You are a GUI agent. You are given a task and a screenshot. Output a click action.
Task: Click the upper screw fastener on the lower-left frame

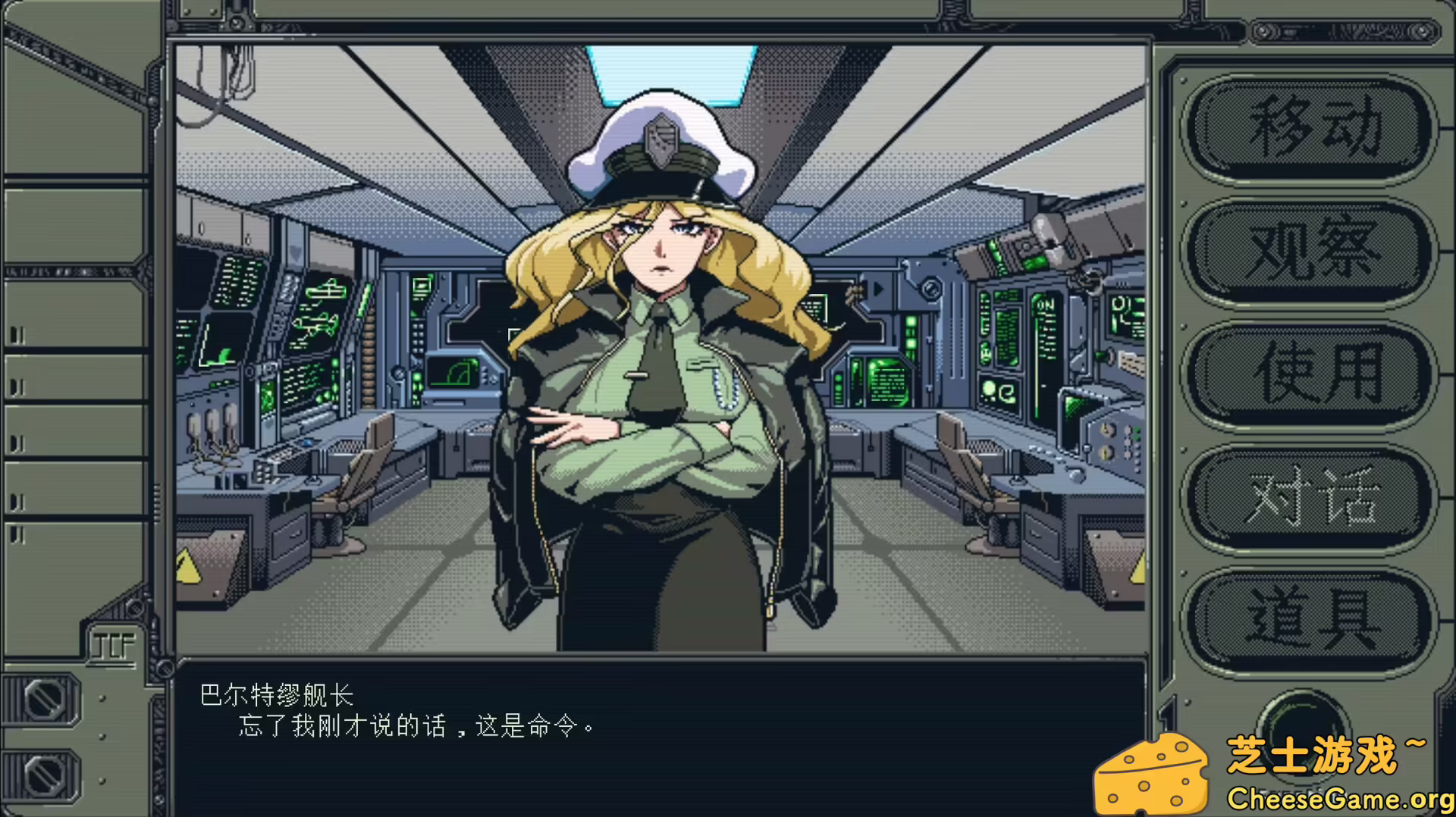pos(44,700)
